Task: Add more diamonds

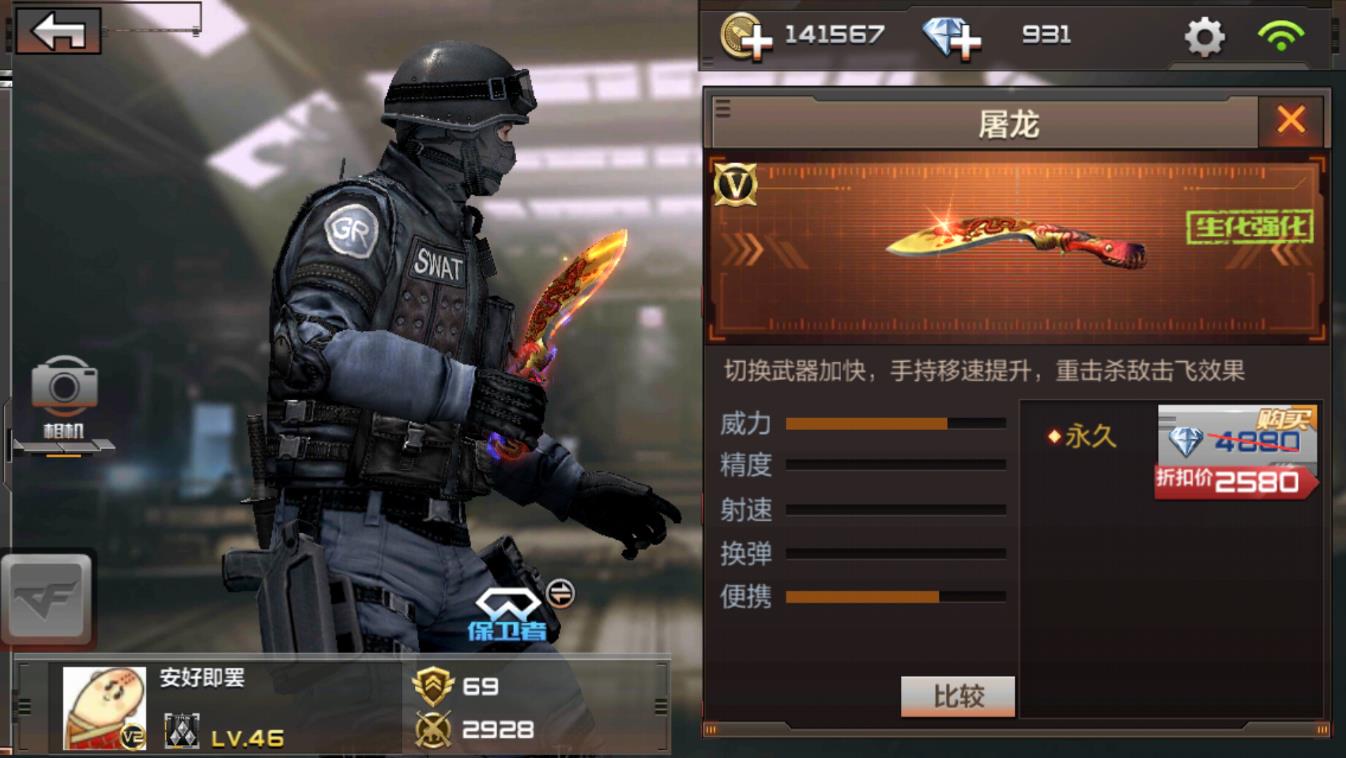Action: 951,37
